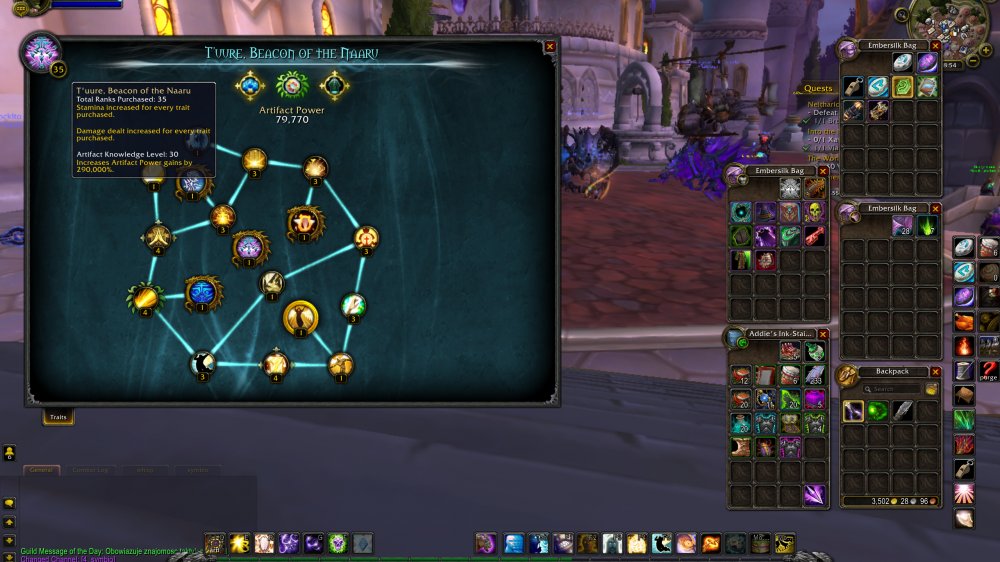Open the Combat Log chat tab

pos(92,469)
